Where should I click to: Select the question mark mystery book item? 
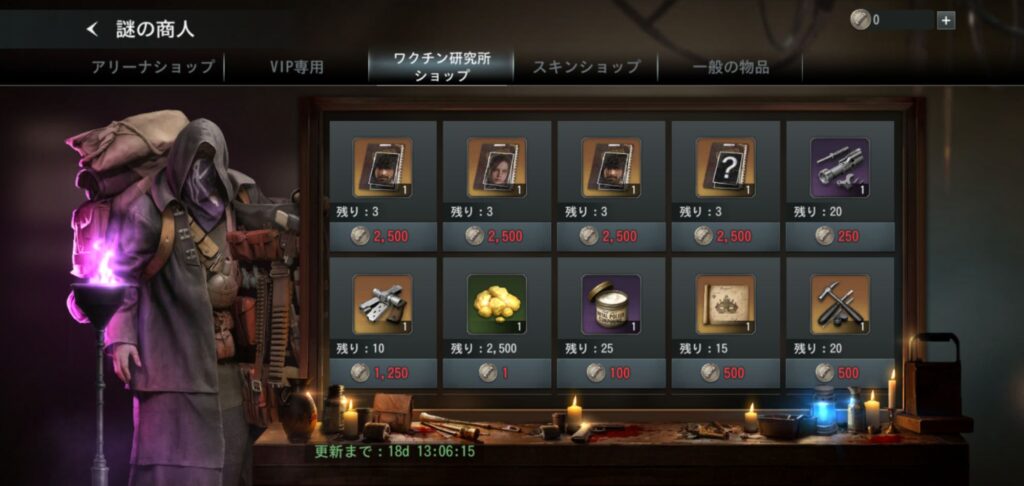tap(725, 167)
